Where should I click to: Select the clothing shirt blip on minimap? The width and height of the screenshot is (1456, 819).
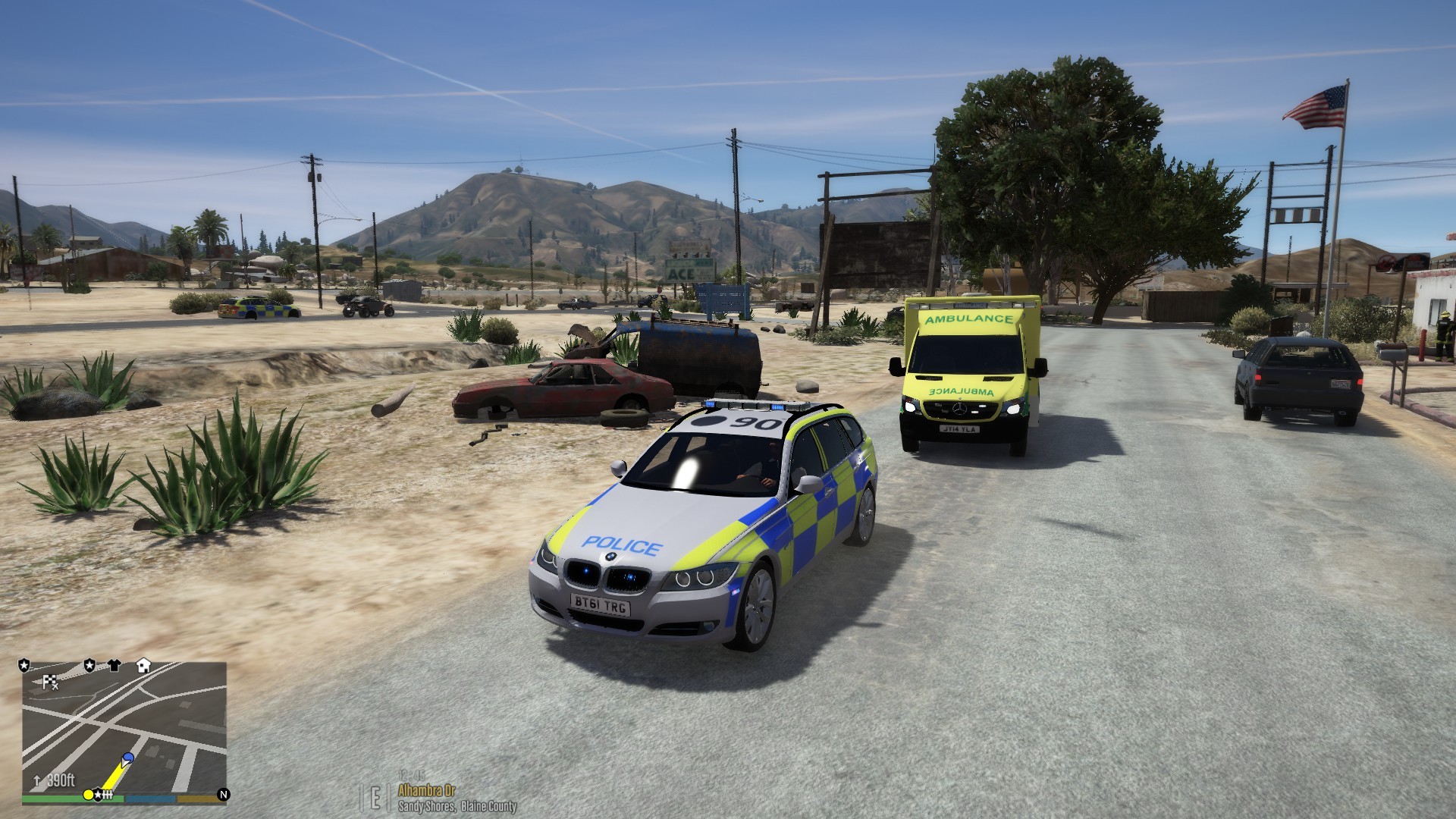click(x=115, y=666)
